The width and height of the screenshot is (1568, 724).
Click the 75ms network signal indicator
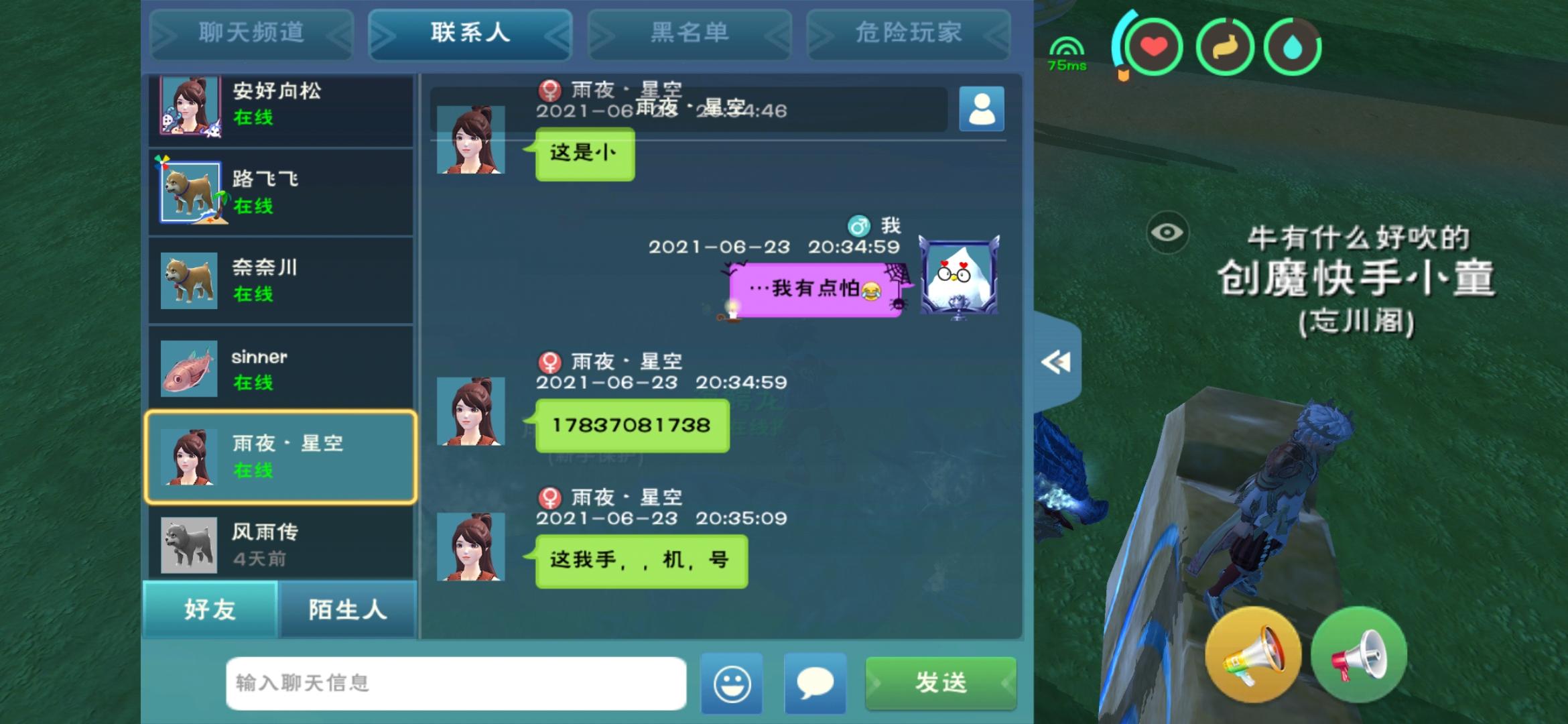(1067, 54)
